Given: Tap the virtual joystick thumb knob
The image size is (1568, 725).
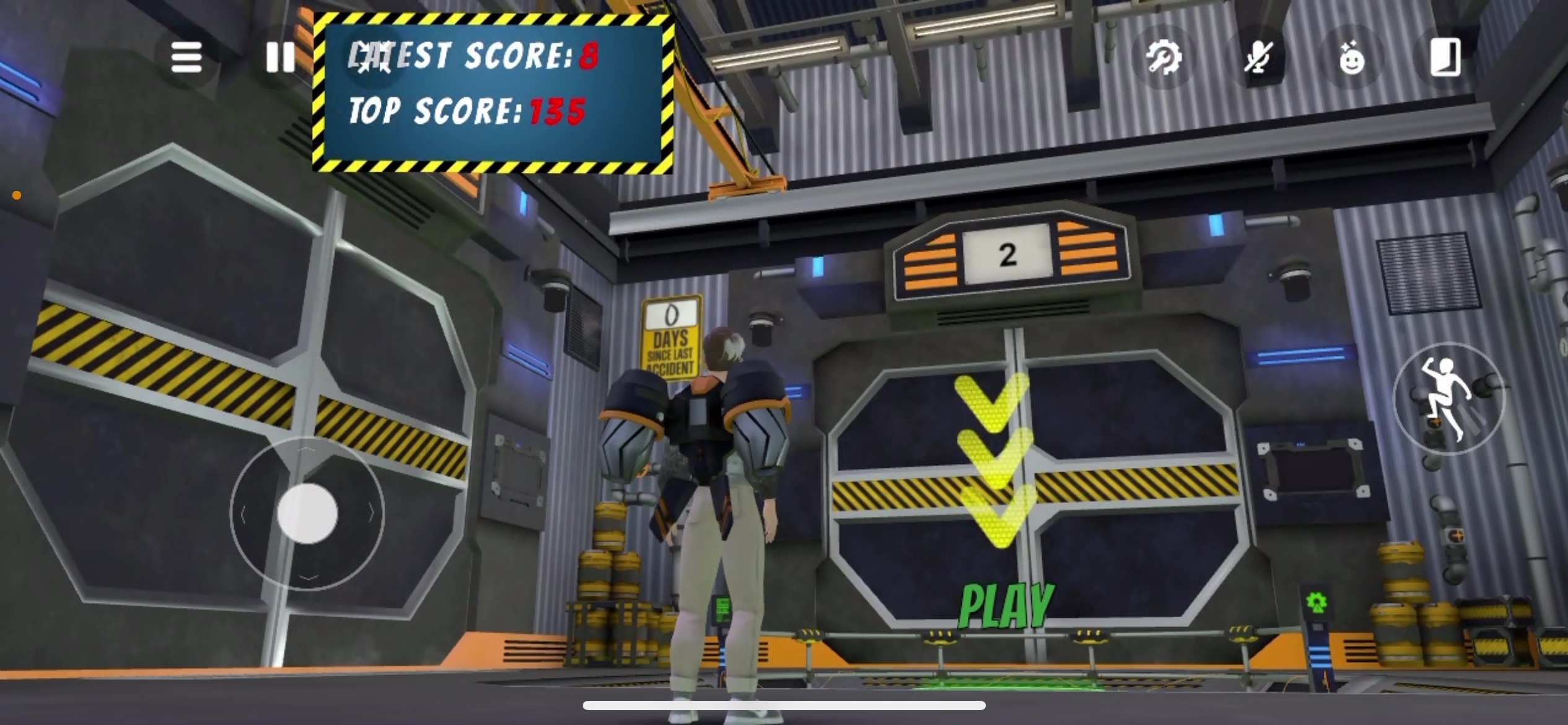Looking at the screenshot, I should click(308, 514).
